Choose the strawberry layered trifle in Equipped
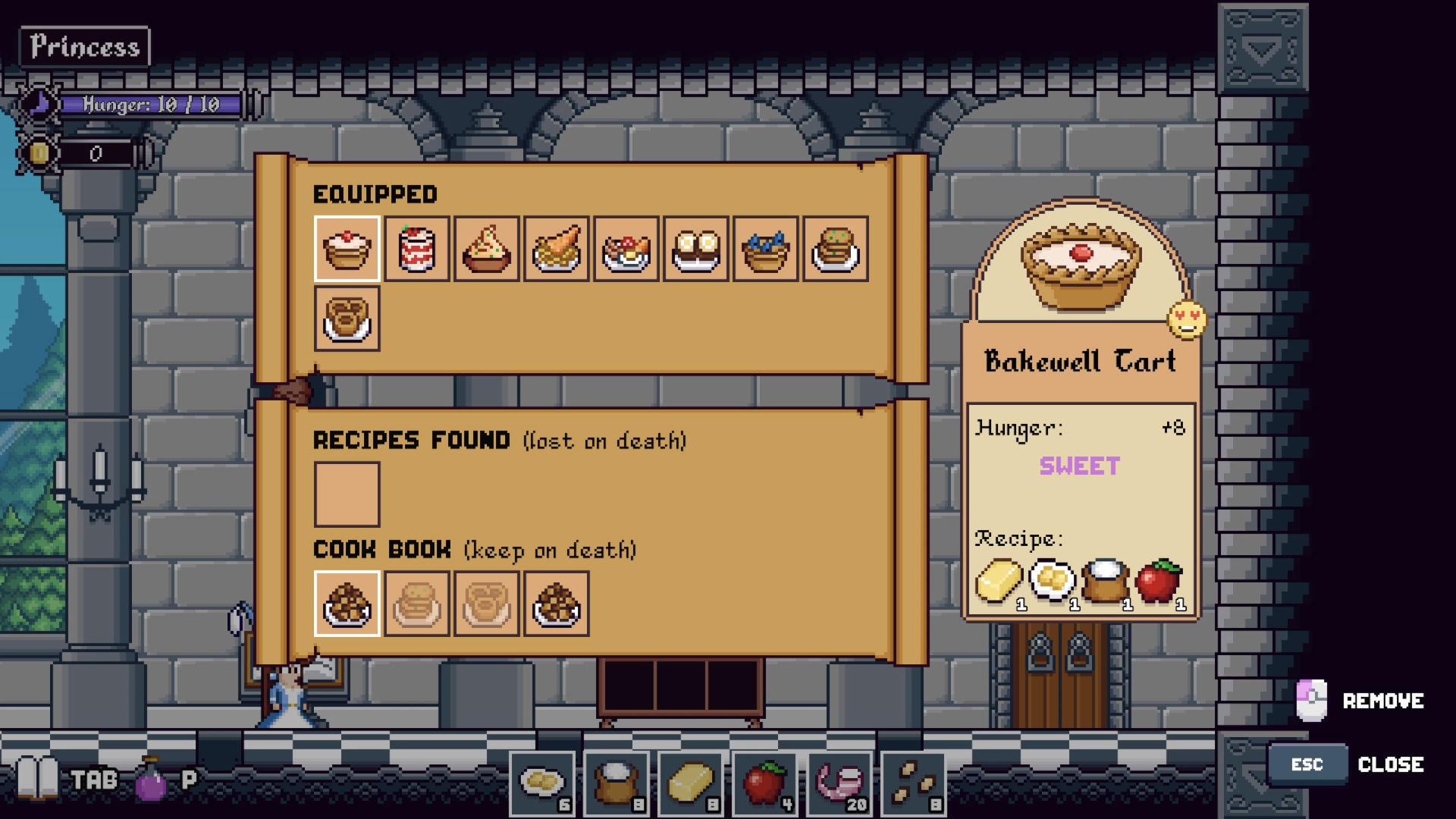The height and width of the screenshot is (819, 1456). pyautogui.click(x=416, y=249)
